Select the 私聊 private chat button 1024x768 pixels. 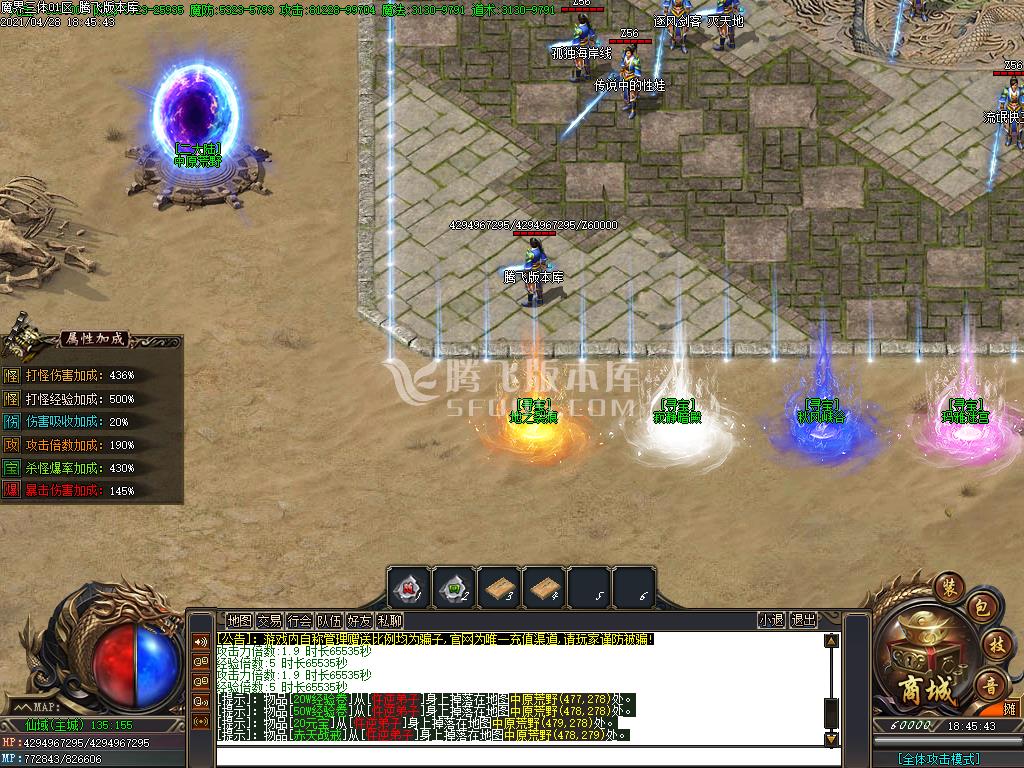(x=390, y=621)
